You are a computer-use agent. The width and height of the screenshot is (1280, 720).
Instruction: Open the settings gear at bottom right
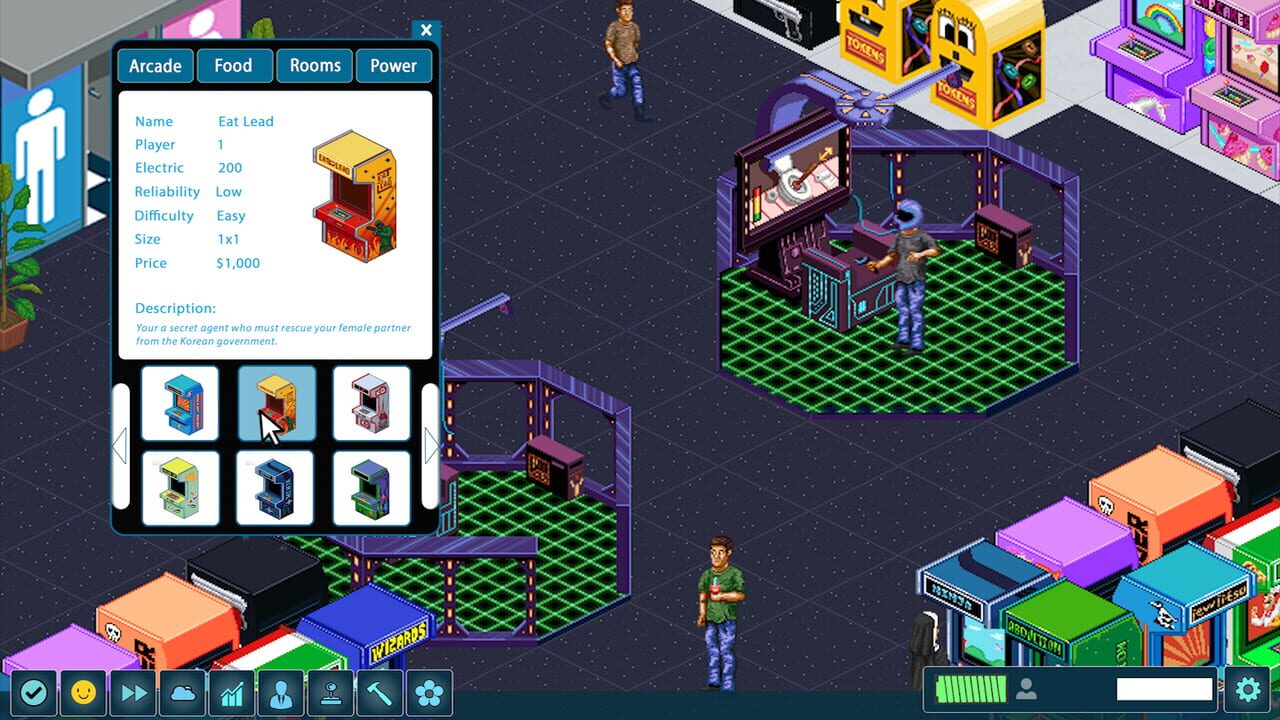point(1247,689)
